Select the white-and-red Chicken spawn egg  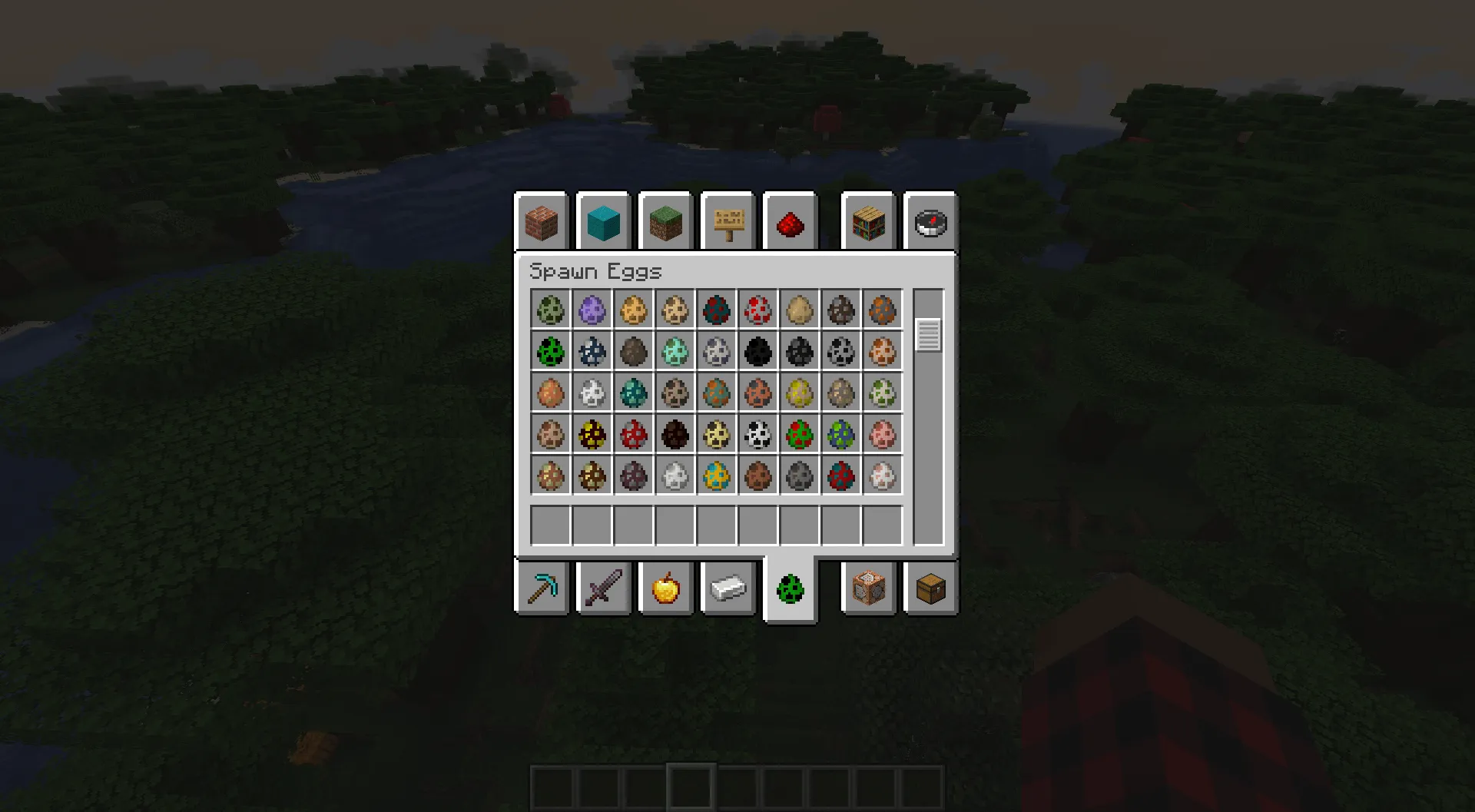[758, 310]
